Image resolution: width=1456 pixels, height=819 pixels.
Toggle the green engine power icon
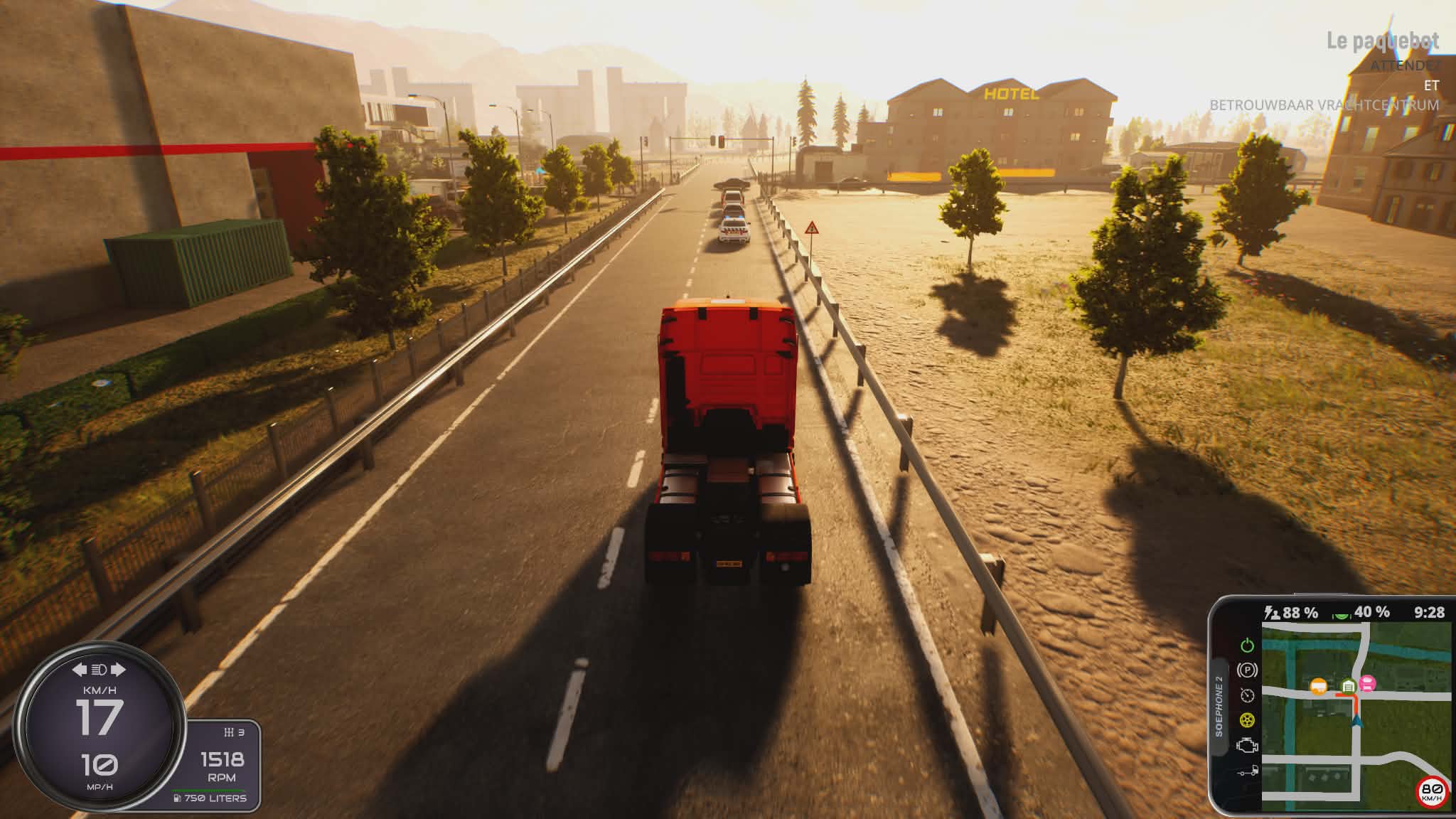pyautogui.click(x=1247, y=646)
